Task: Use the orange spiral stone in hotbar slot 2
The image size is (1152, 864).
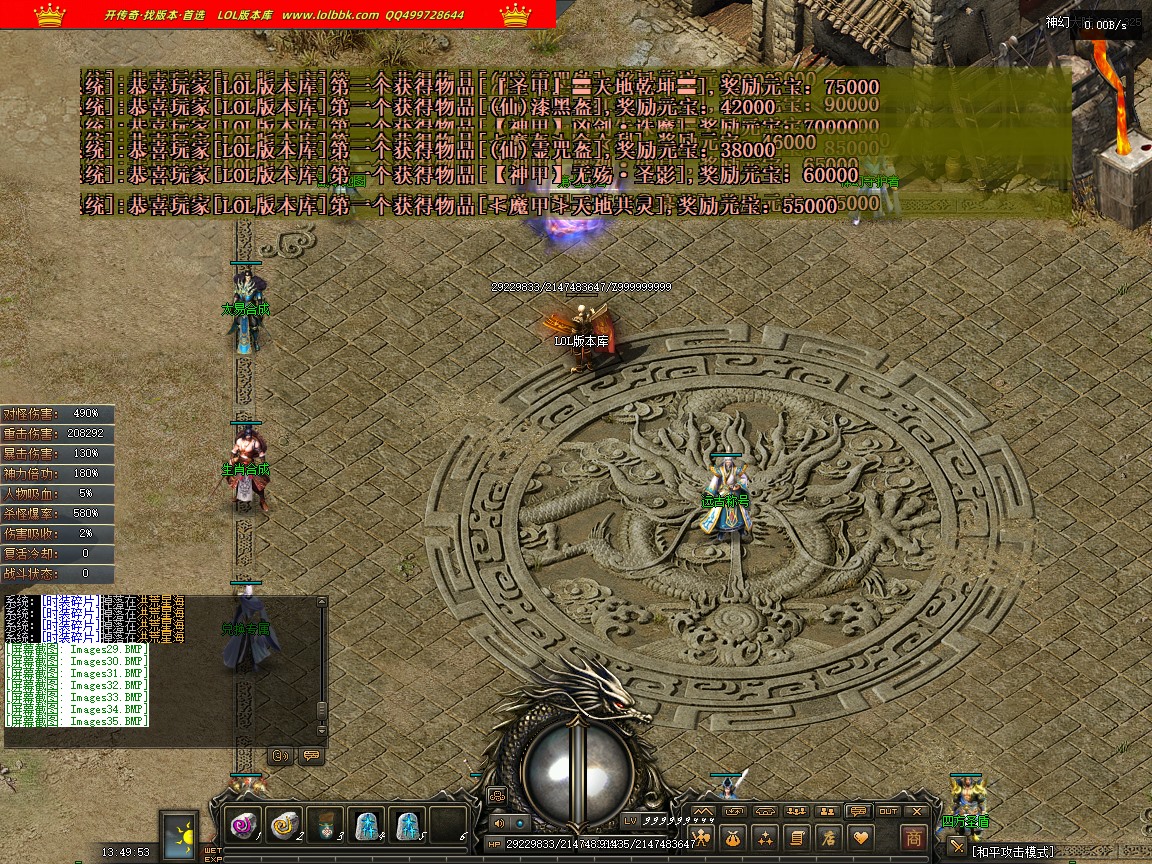Action: pos(285,823)
